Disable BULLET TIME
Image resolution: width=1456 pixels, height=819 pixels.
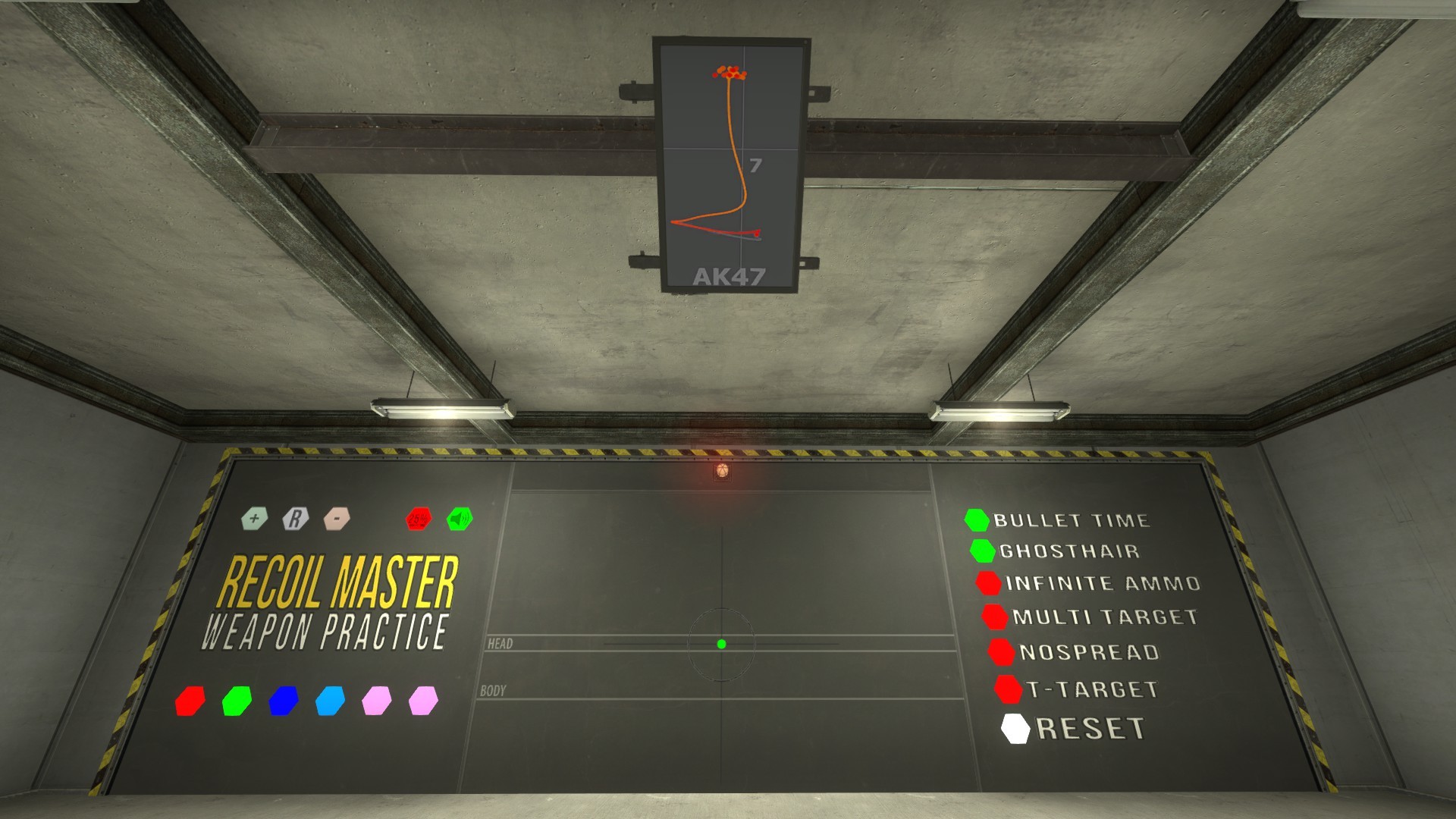pos(977,520)
